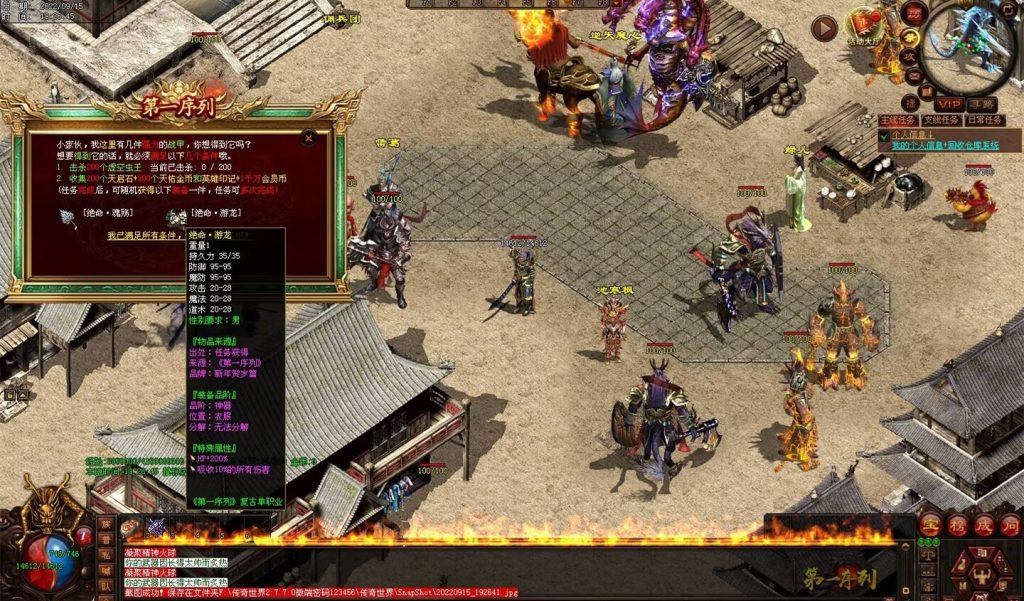Viewport: 1024px width, 601px height.
Task: Click the 宝 round button
Action: 930,525
